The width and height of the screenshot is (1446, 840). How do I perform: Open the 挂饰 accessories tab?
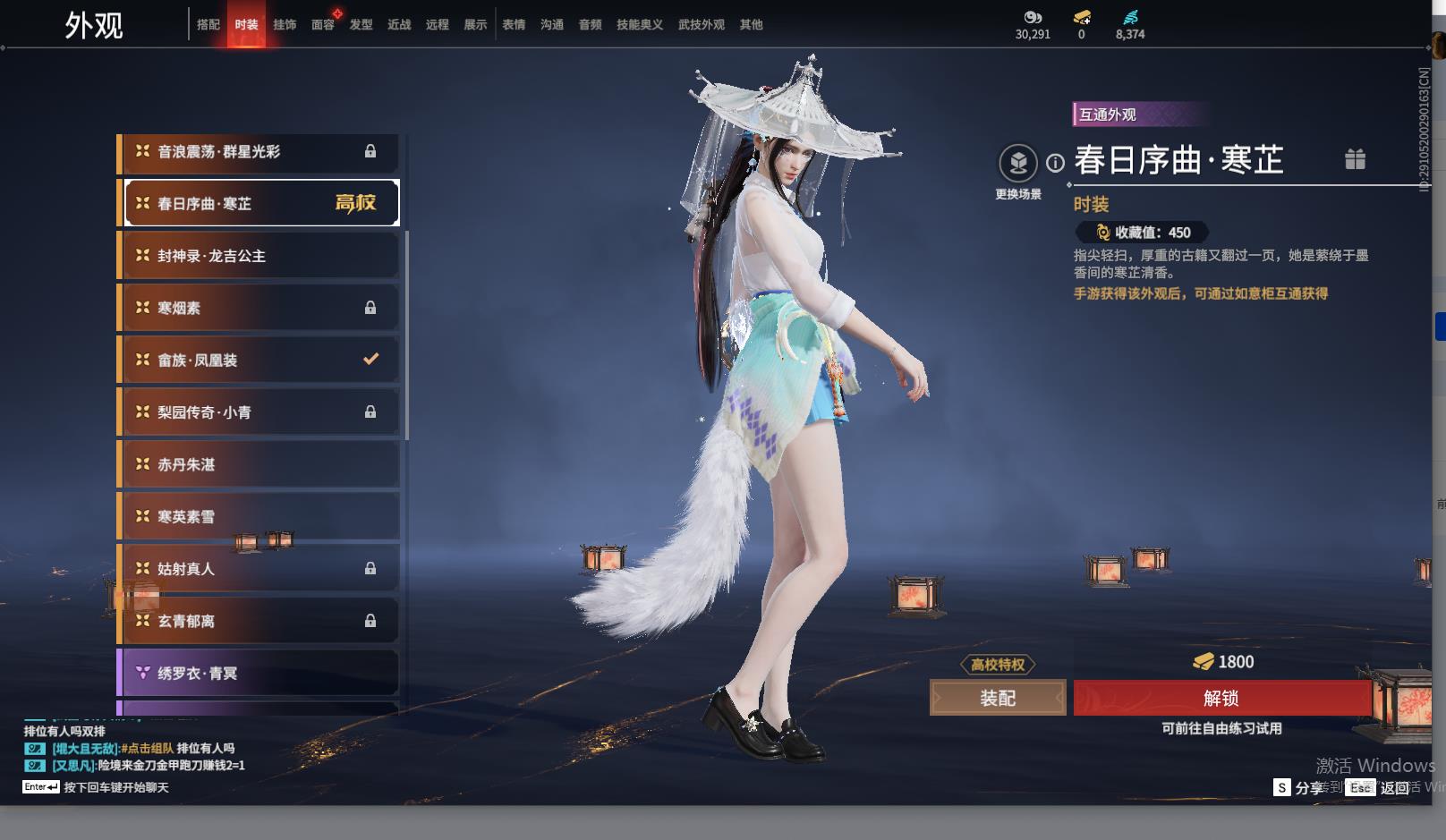[285, 25]
